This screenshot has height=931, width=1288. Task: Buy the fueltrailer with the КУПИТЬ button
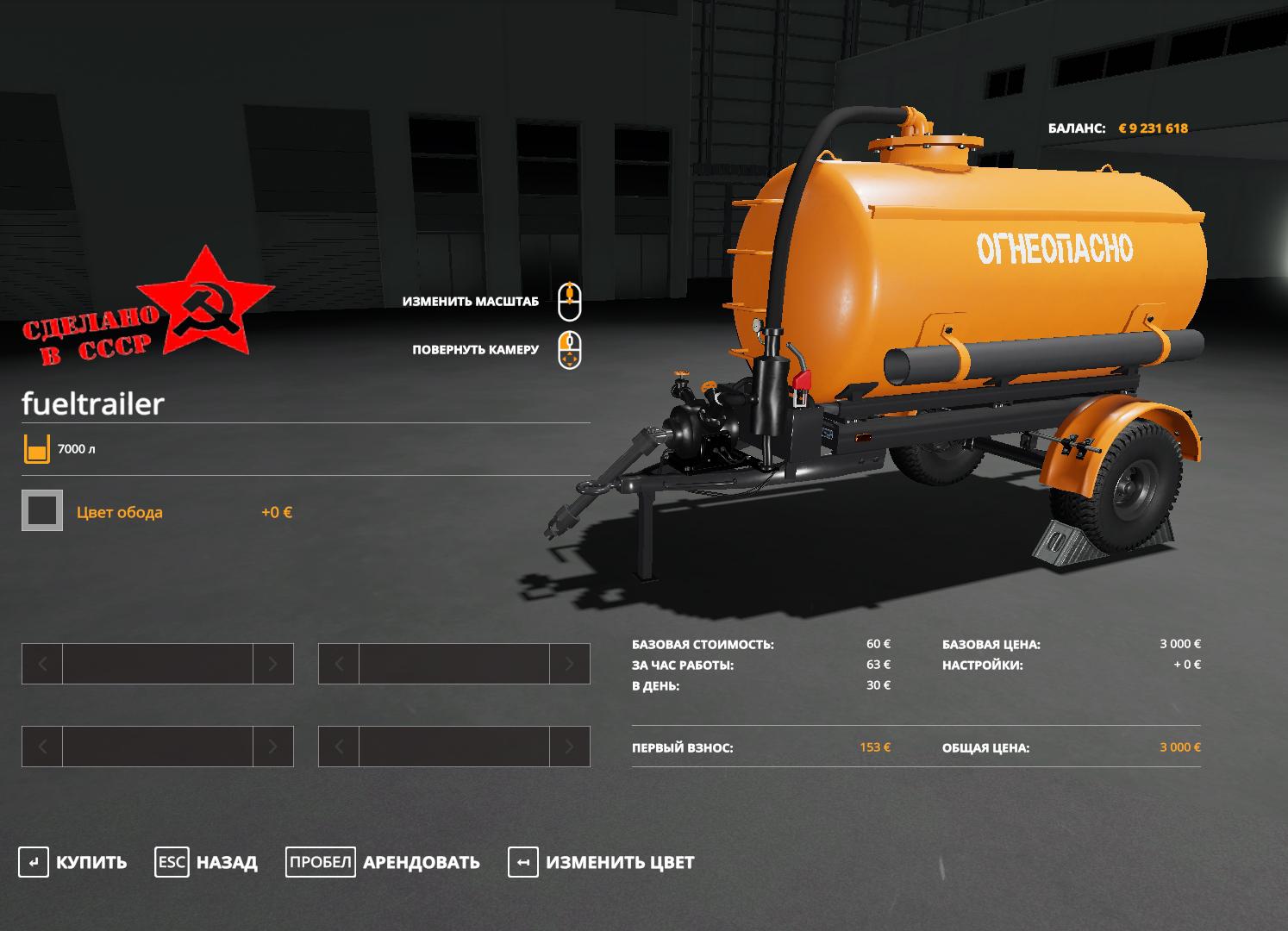tap(73, 862)
